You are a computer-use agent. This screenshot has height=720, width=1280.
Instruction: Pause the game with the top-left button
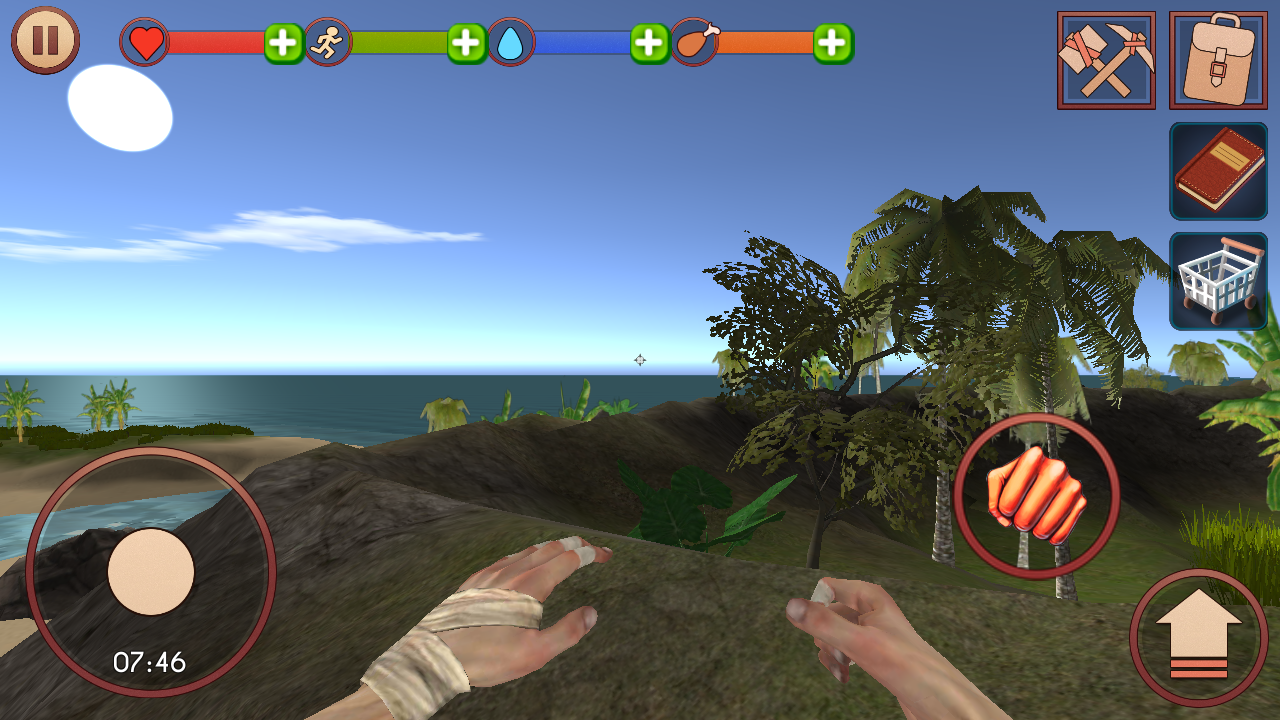point(45,40)
